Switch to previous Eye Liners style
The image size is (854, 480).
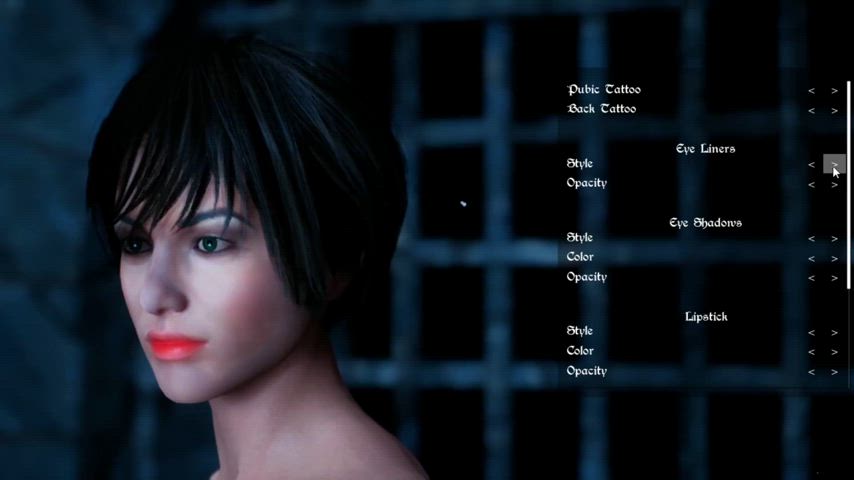(812, 165)
